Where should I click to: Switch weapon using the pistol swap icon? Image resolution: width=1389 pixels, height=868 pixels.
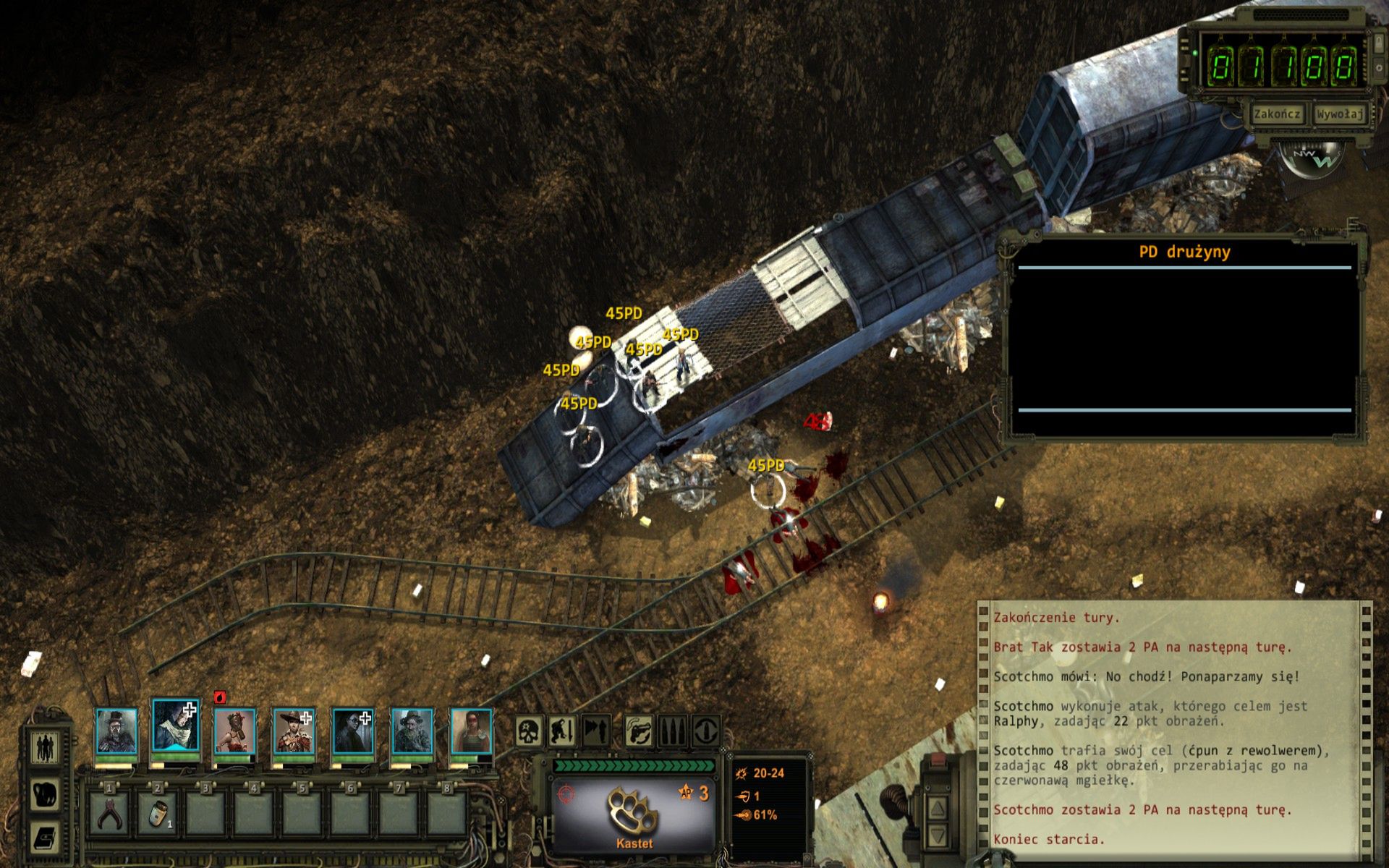[x=638, y=731]
